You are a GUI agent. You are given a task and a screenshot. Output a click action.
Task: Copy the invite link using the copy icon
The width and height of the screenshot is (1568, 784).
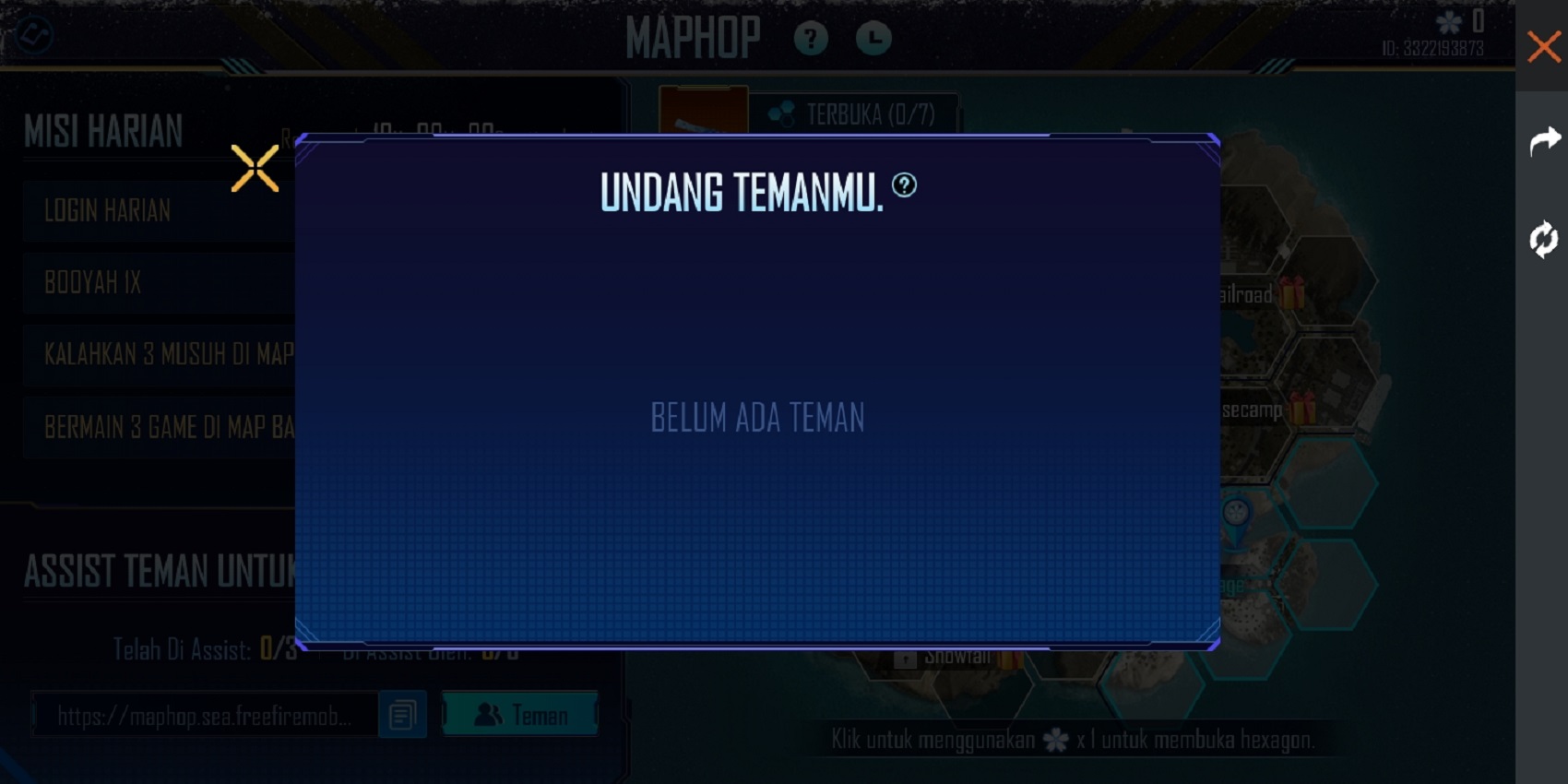(x=402, y=715)
